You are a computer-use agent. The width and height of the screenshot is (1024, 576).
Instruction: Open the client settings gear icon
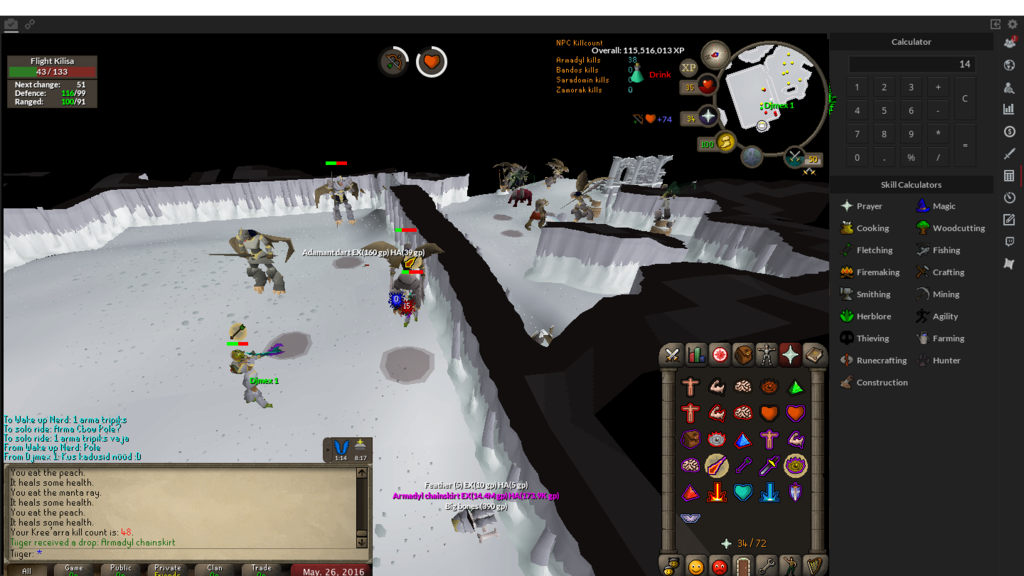click(1011, 24)
